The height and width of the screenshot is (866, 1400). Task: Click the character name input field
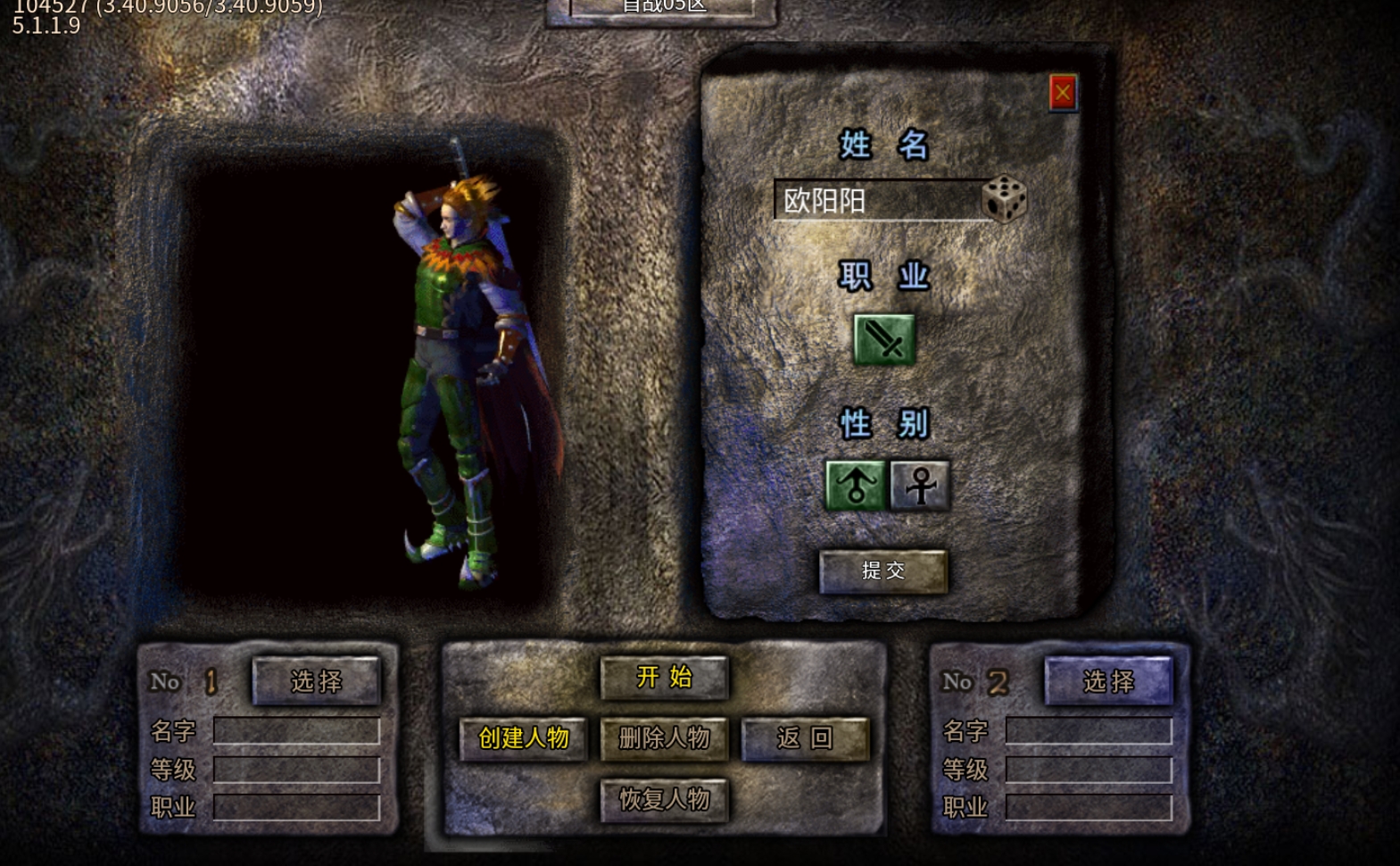[879, 201]
